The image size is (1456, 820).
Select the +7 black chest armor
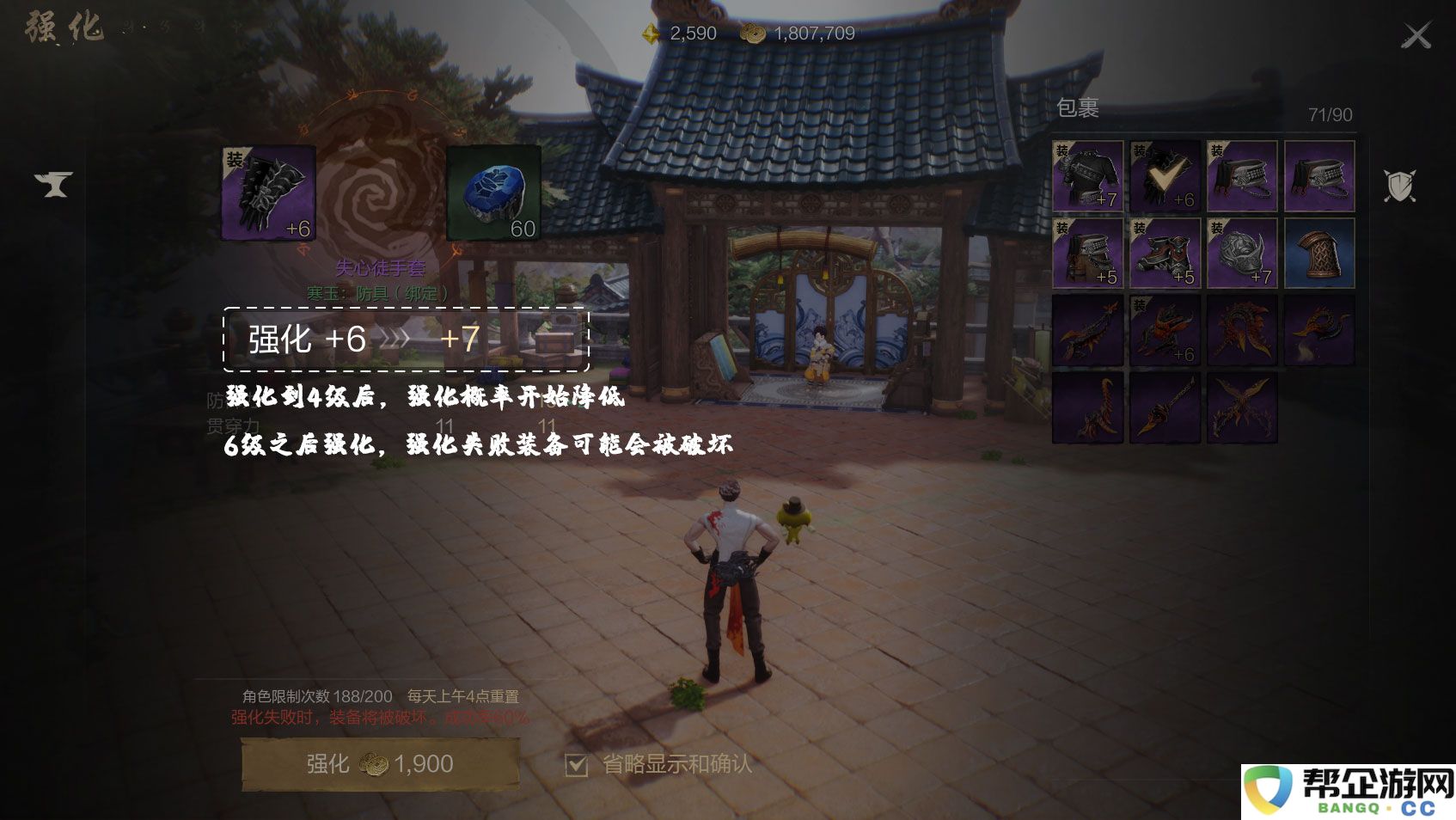[1087, 176]
